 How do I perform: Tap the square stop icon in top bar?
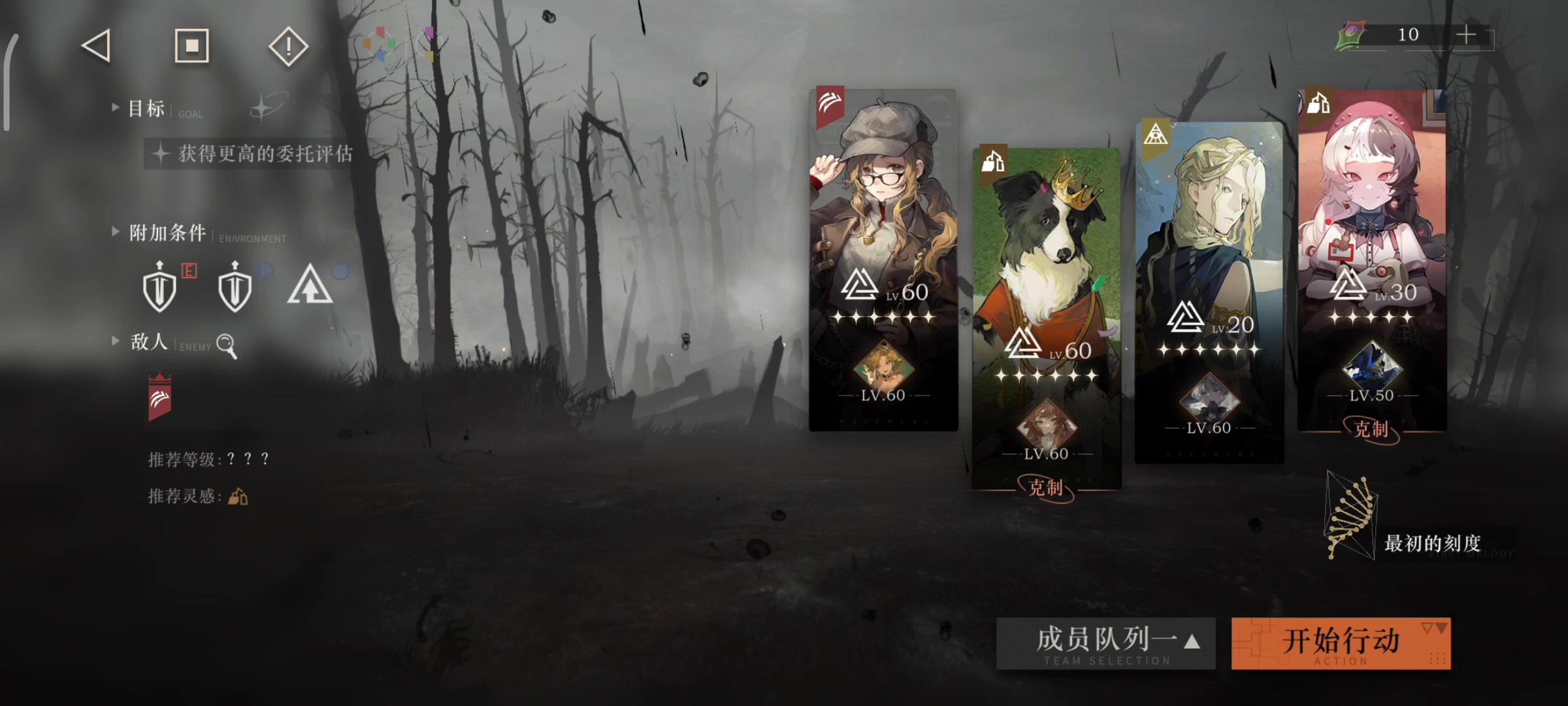pyautogui.click(x=191, y=46)
